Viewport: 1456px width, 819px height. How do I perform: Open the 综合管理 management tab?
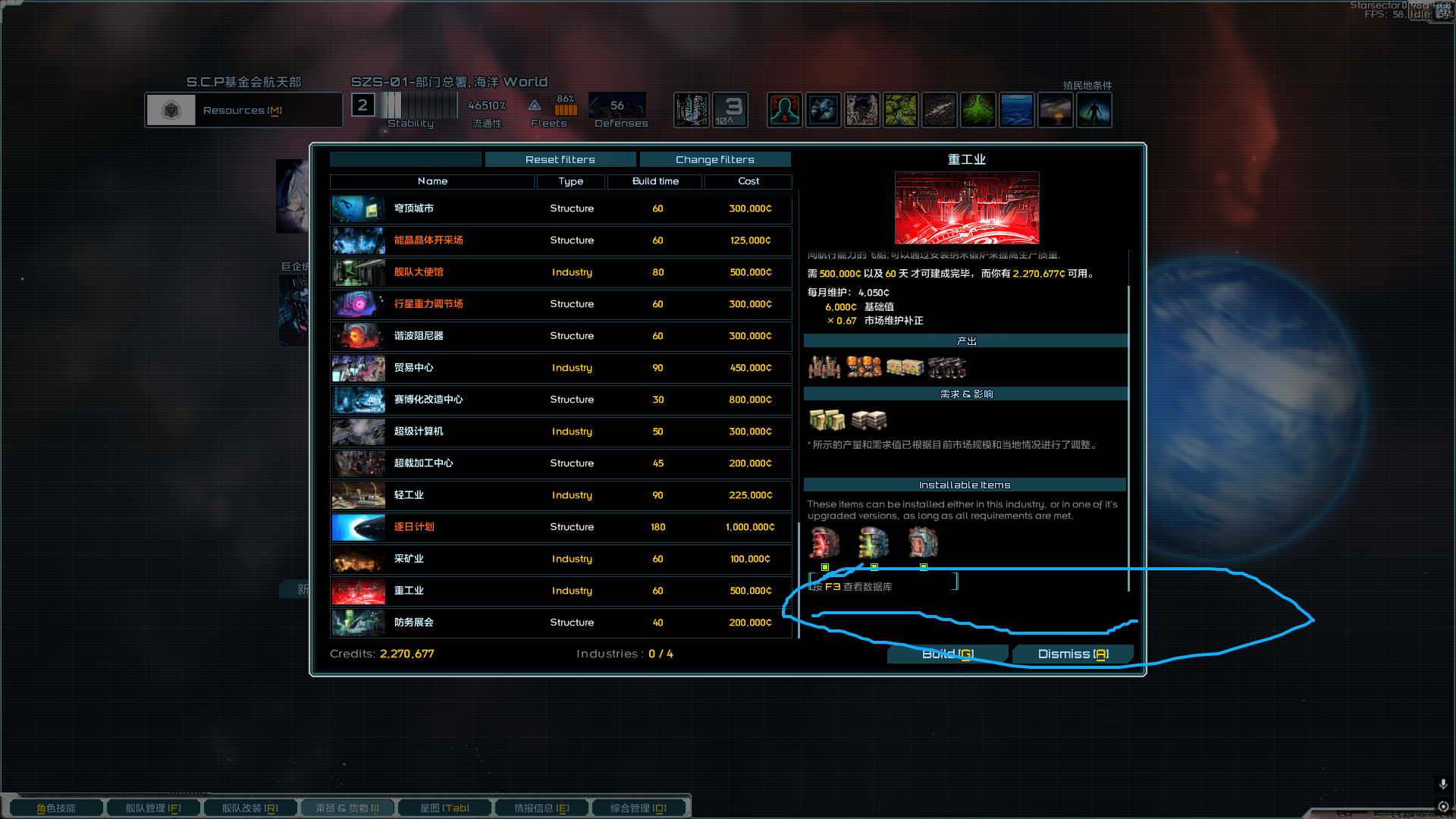click(639, 808)
